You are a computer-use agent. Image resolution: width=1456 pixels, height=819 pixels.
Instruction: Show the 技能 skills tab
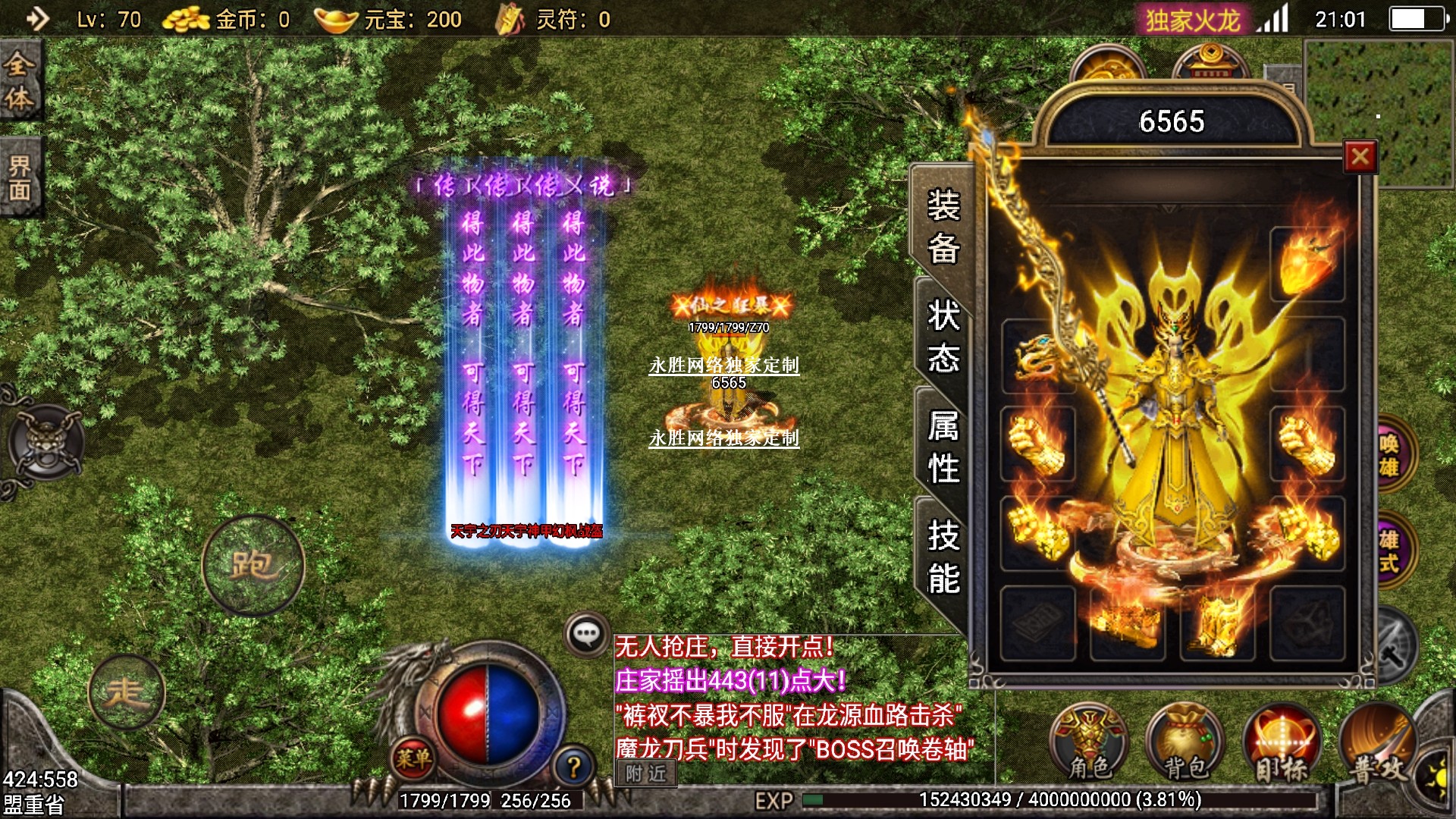pos(943,557)
